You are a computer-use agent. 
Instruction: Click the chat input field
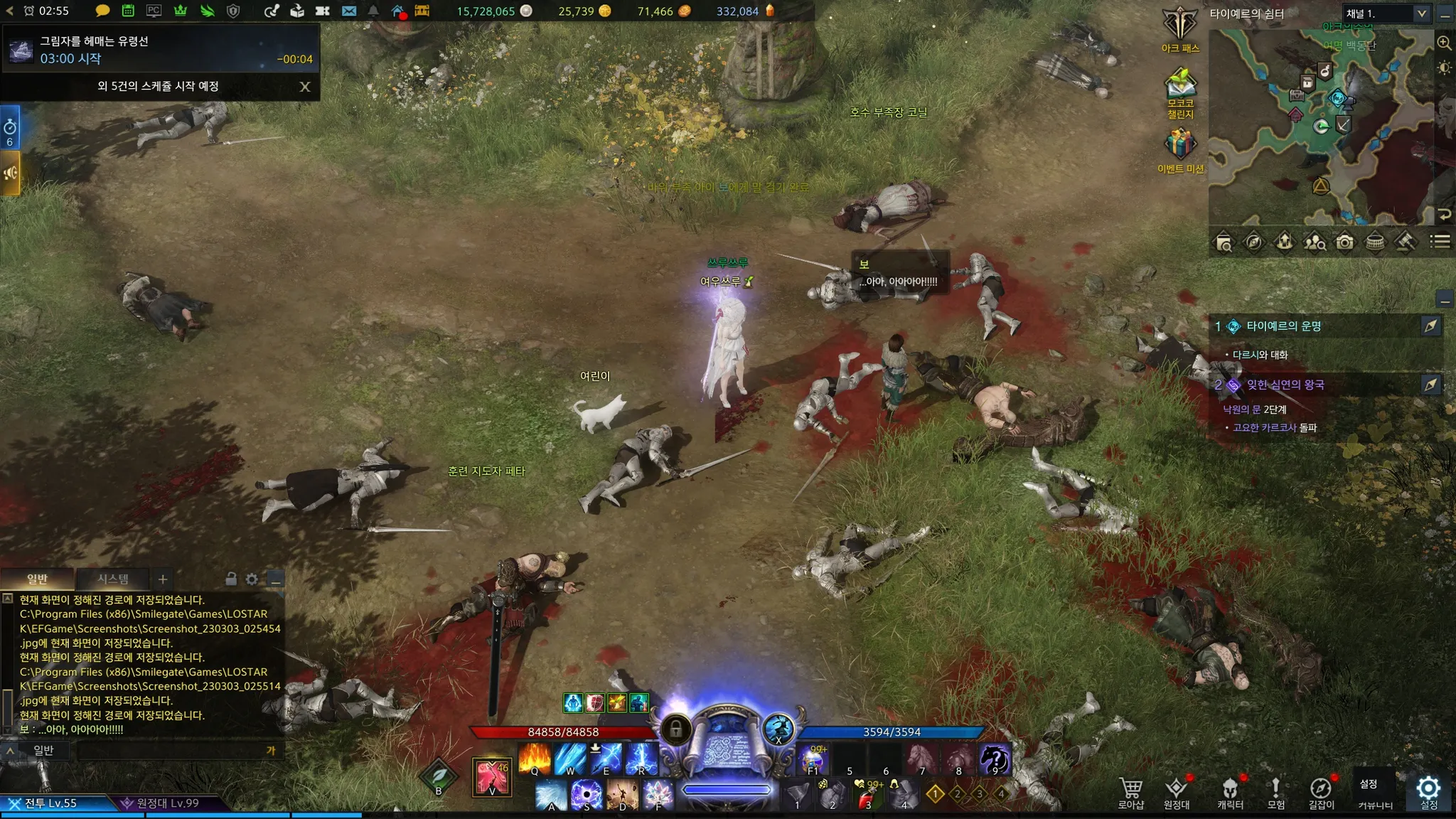coord(171,751)
